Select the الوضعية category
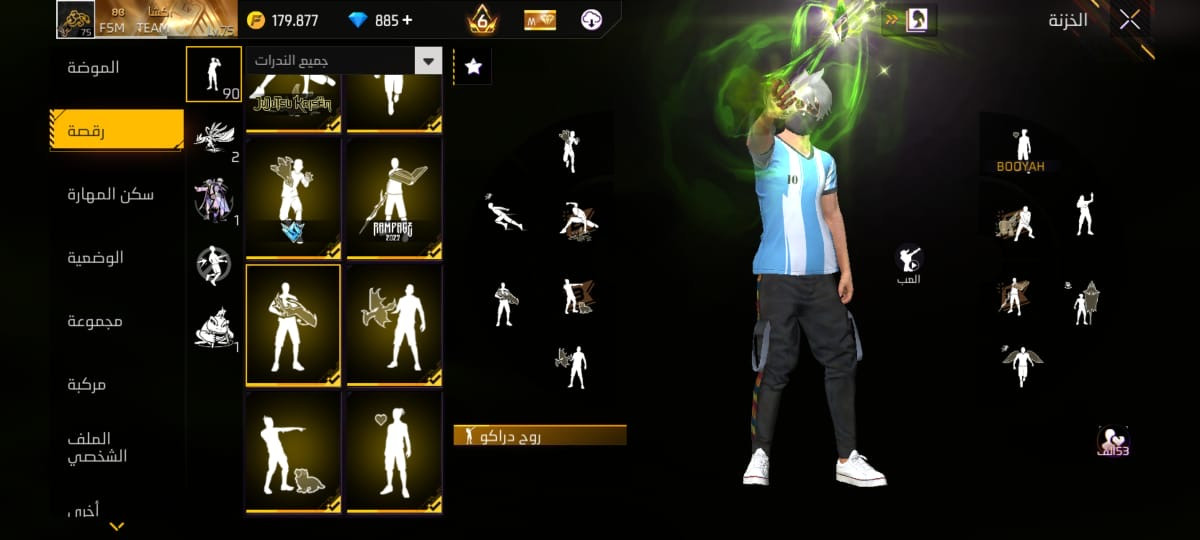 tap(96, 258)
